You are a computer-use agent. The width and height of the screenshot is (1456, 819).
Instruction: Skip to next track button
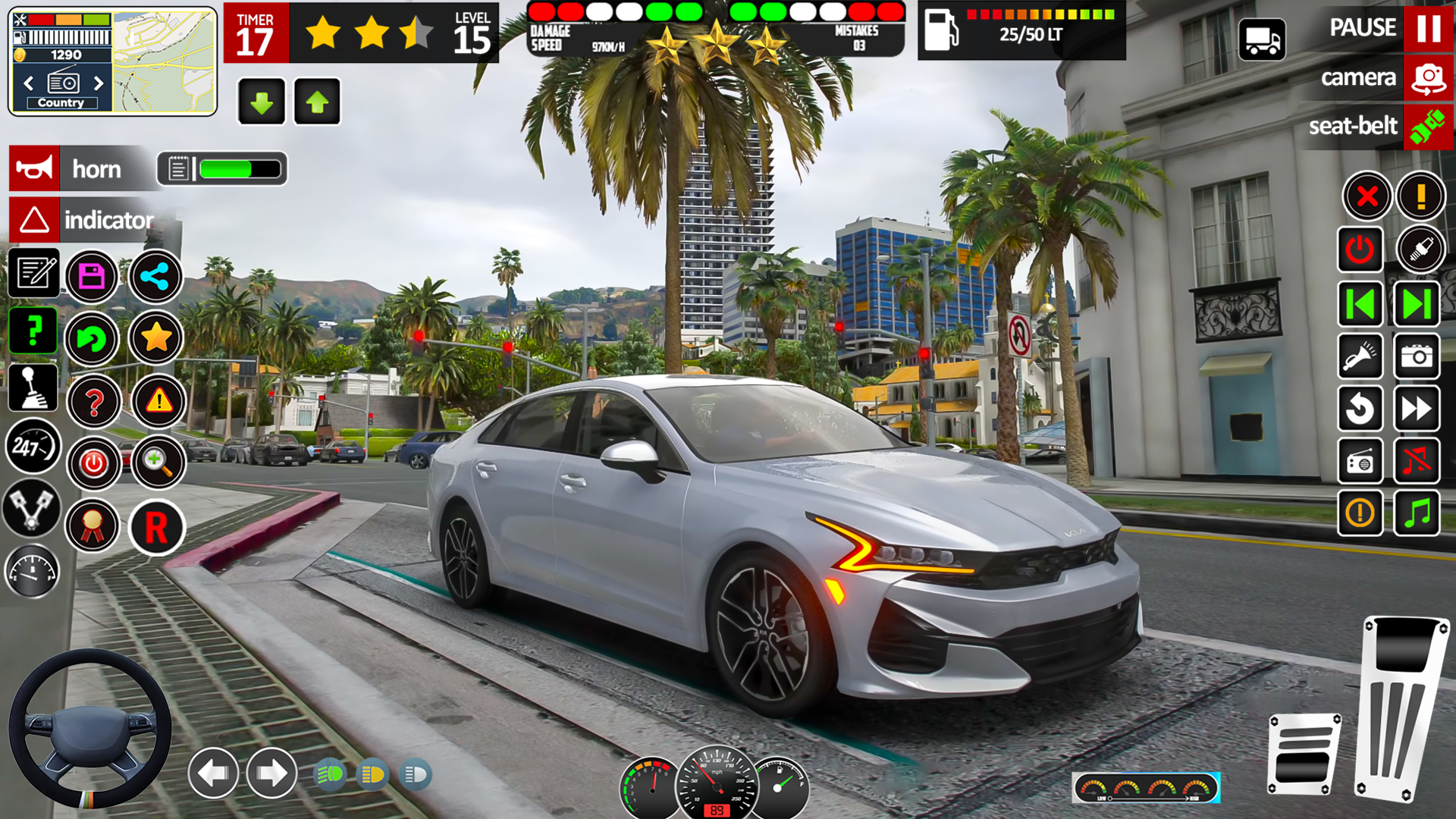1416,304
